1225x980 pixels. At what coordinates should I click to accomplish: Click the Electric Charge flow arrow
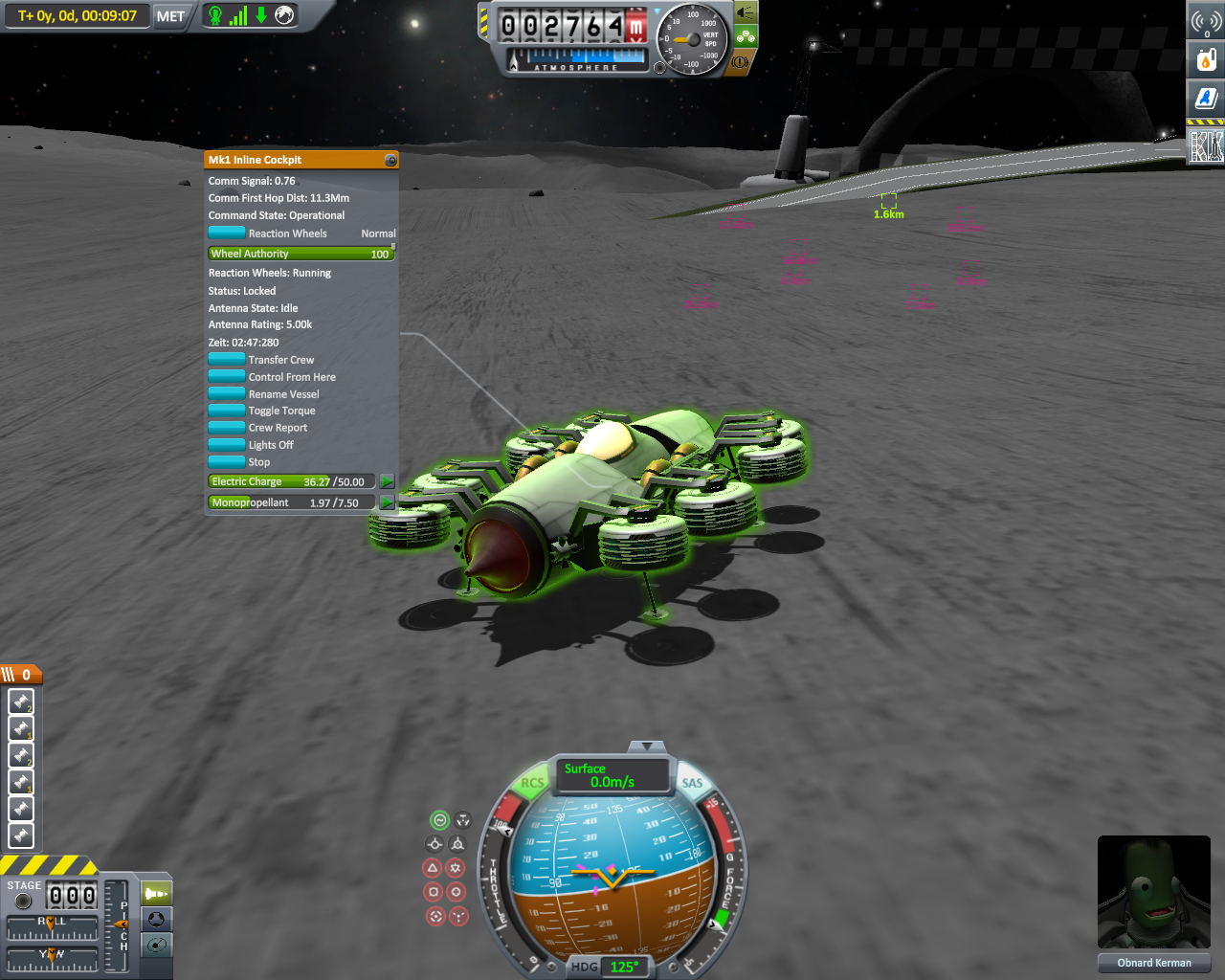(387, 481)
